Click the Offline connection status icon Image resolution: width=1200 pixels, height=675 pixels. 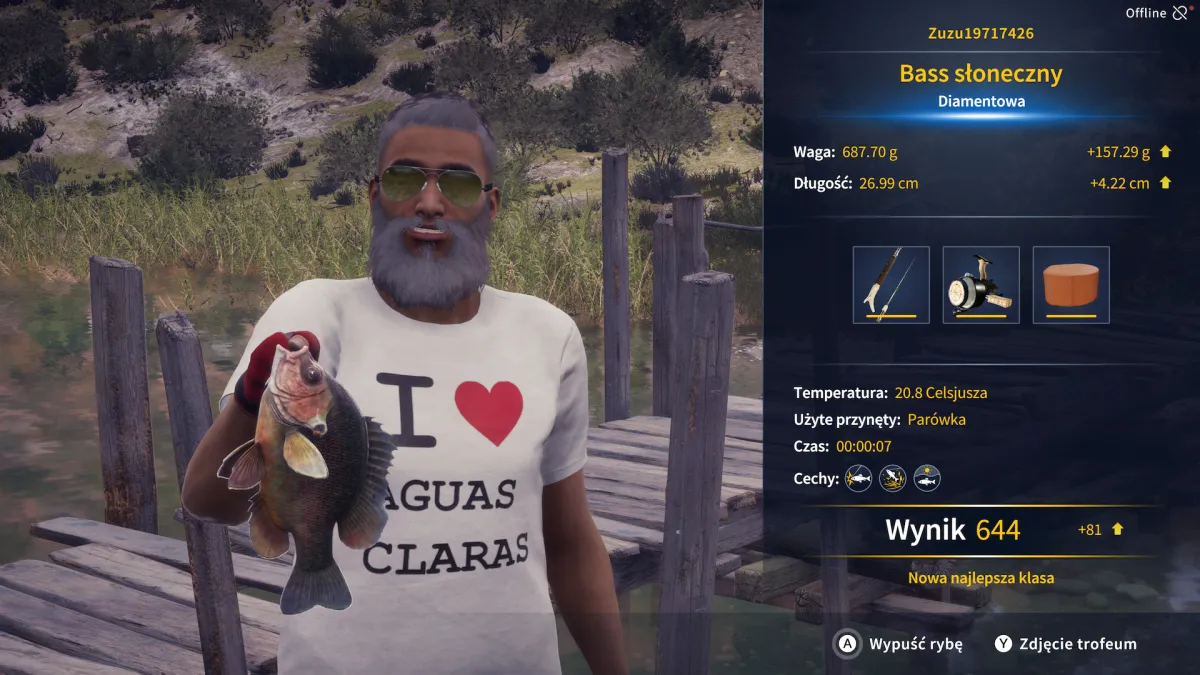[1180, 13]
